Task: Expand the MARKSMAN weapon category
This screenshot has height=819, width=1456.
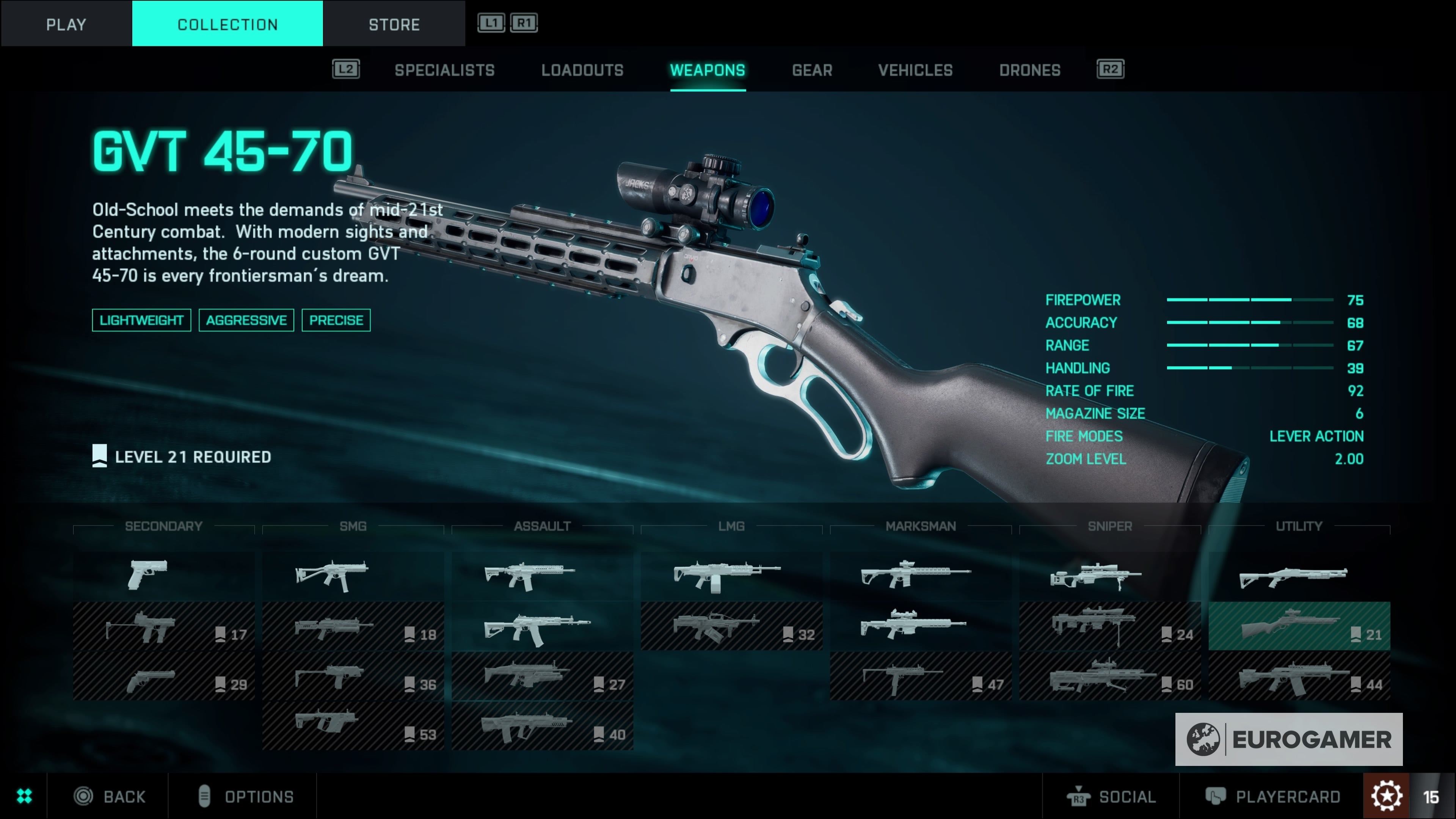Action: [x=920, y=526]
